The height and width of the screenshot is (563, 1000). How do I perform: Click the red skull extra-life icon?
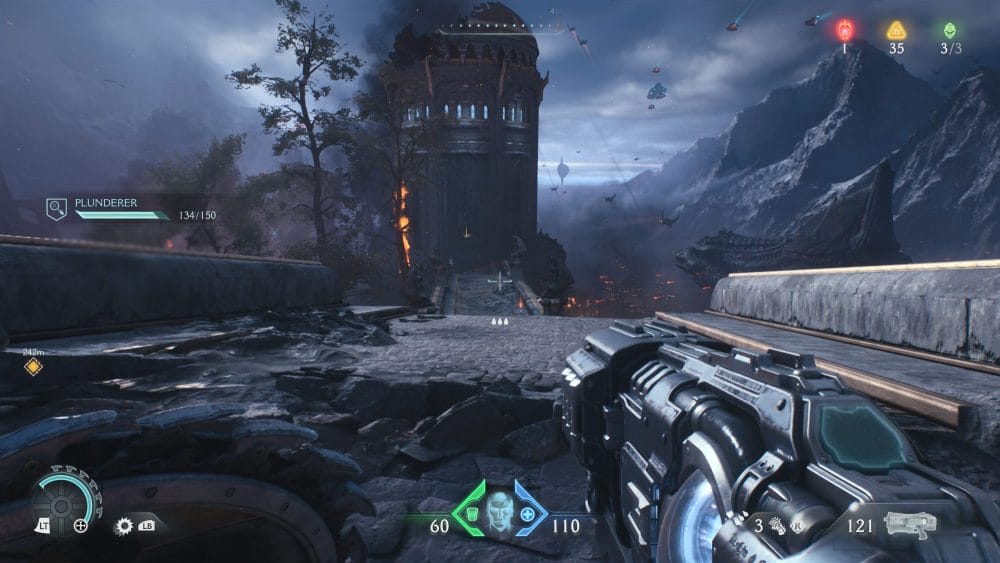[844, 30]
